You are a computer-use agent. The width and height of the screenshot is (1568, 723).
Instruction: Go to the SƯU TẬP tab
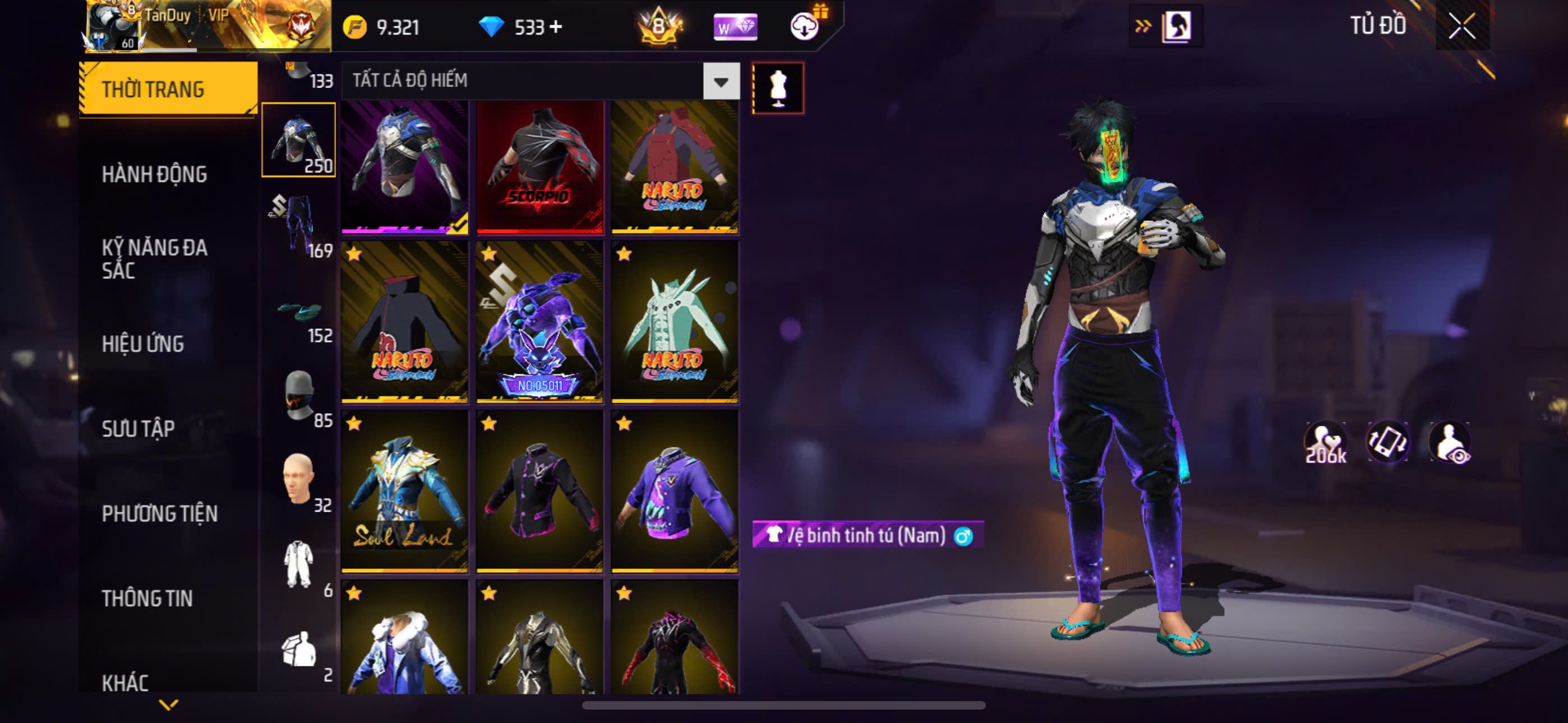point(138,429)
